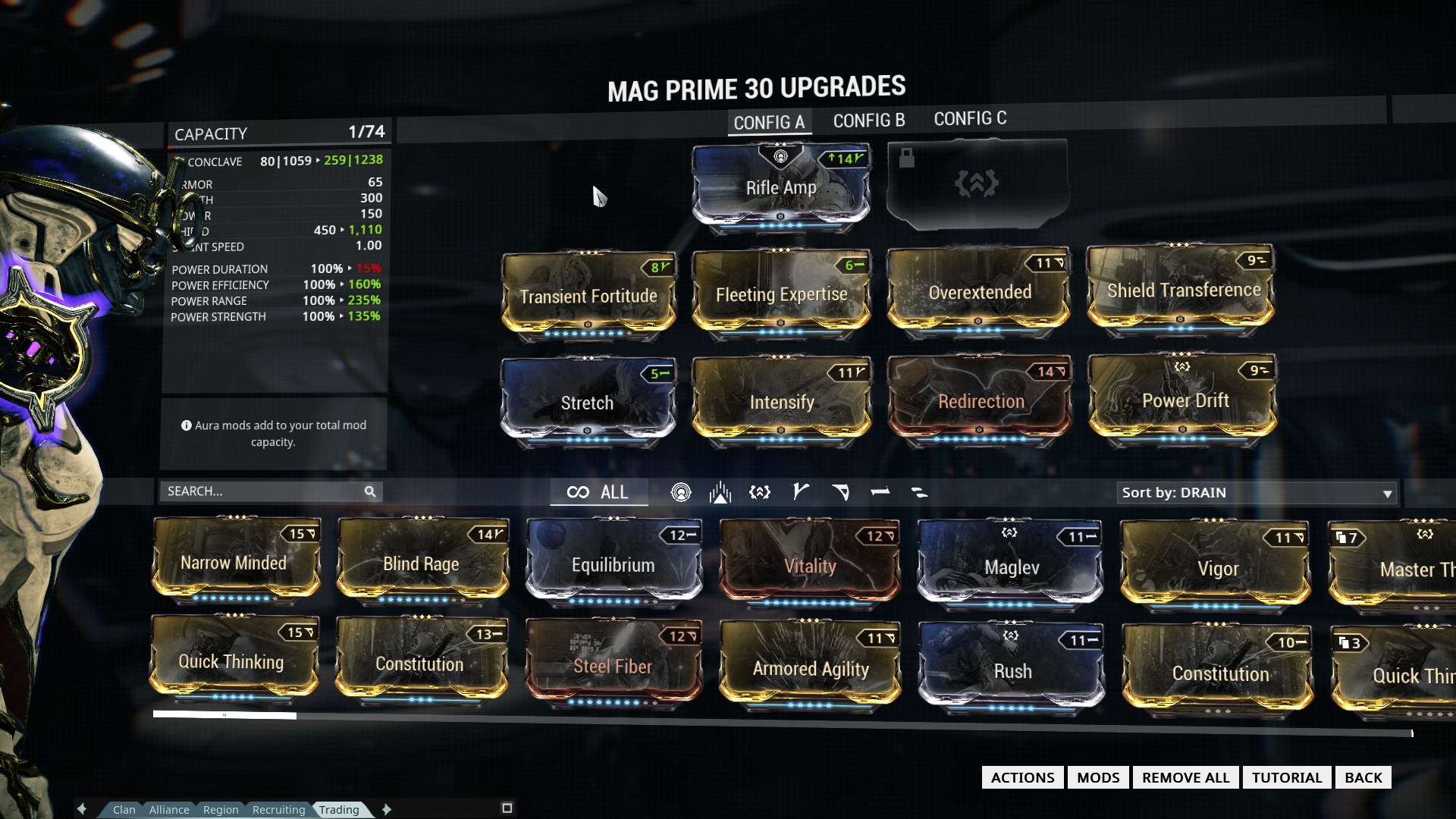Select the Vitality mod in the collection
Screen dimensions: 1456x819
click(x=809, y=566)
